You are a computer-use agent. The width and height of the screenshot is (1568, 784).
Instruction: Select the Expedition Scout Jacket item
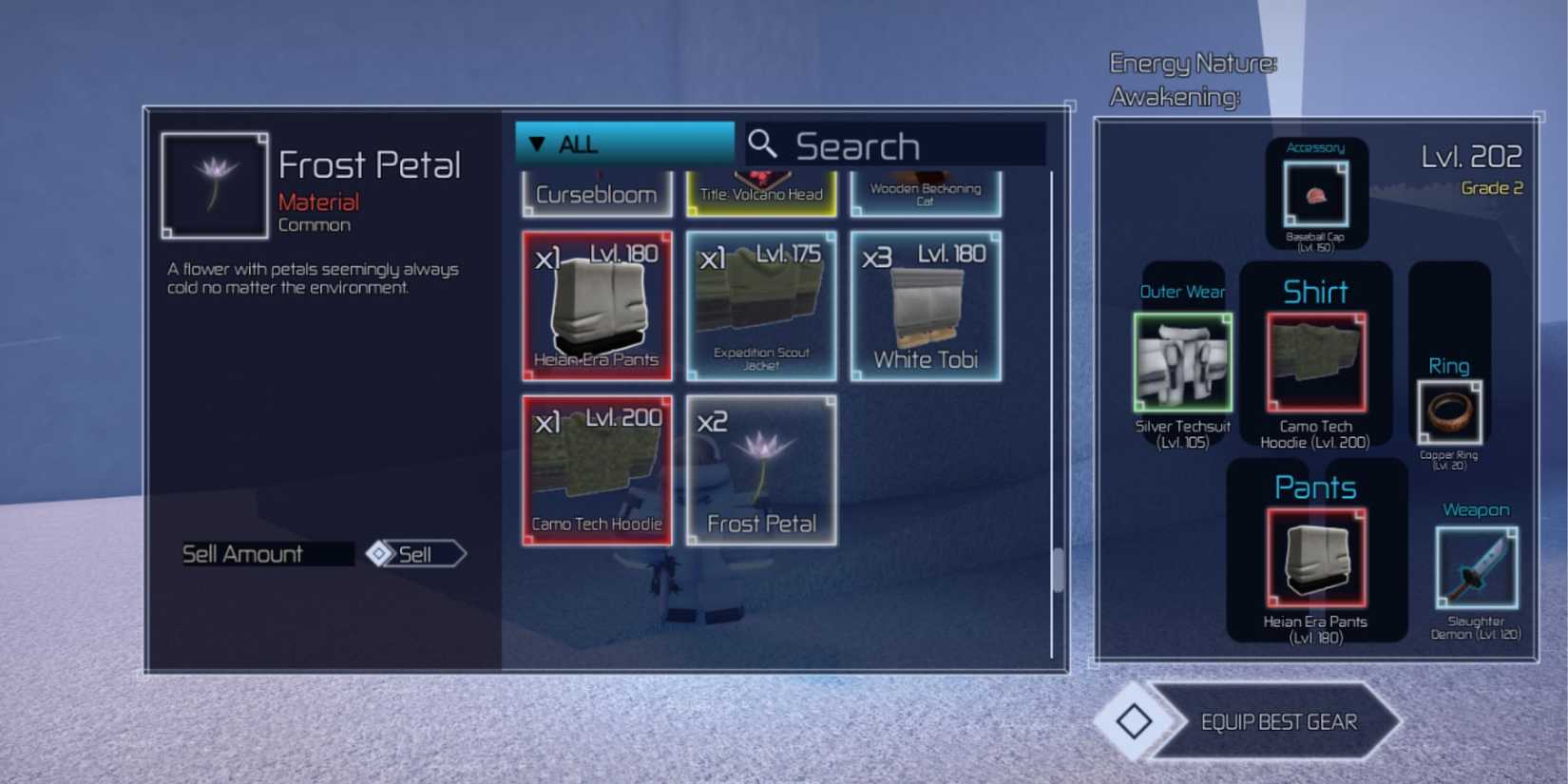[x=761, y=306]
